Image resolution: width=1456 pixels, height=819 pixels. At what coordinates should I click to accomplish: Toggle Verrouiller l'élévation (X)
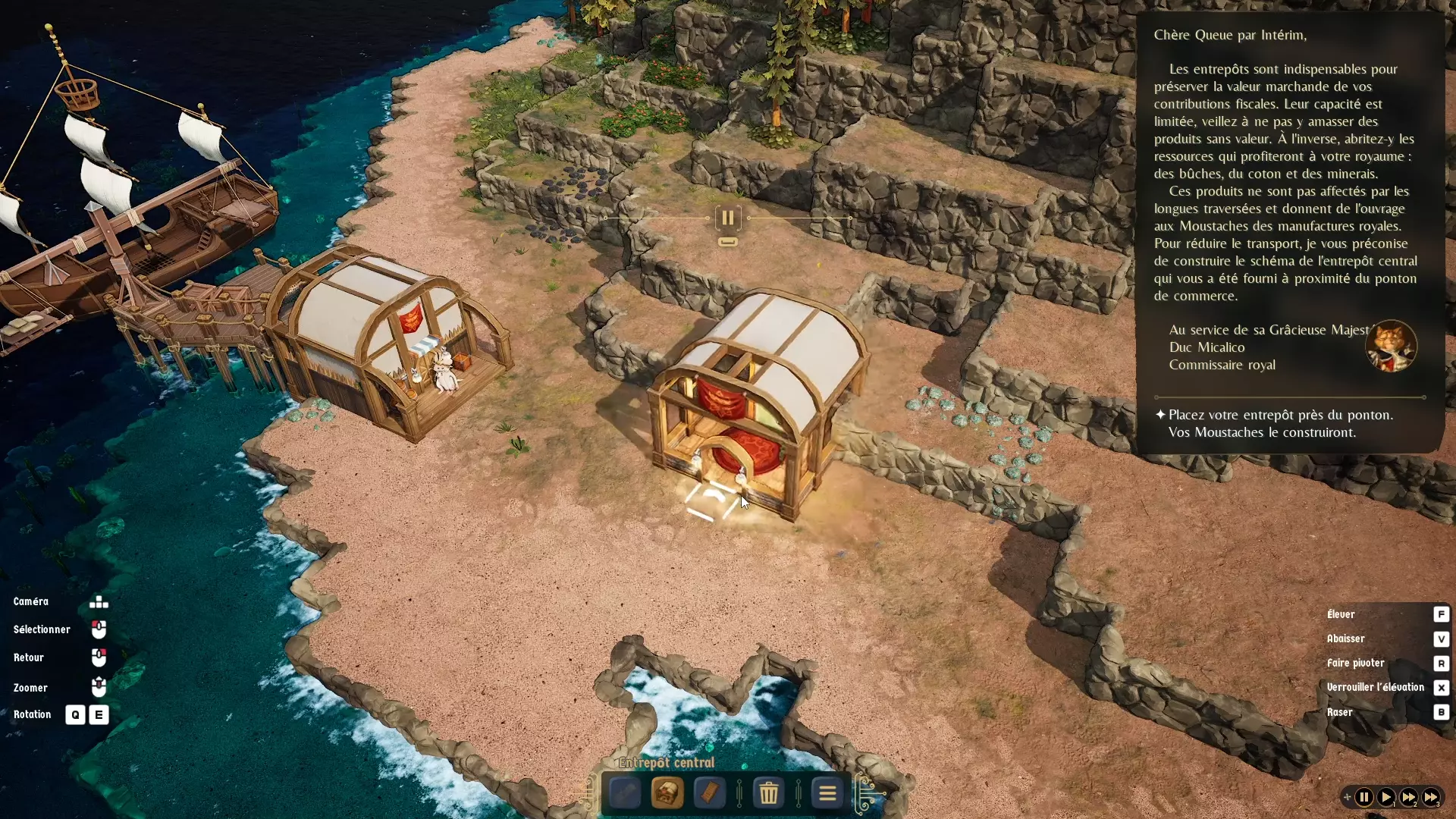pos(1441,688)
